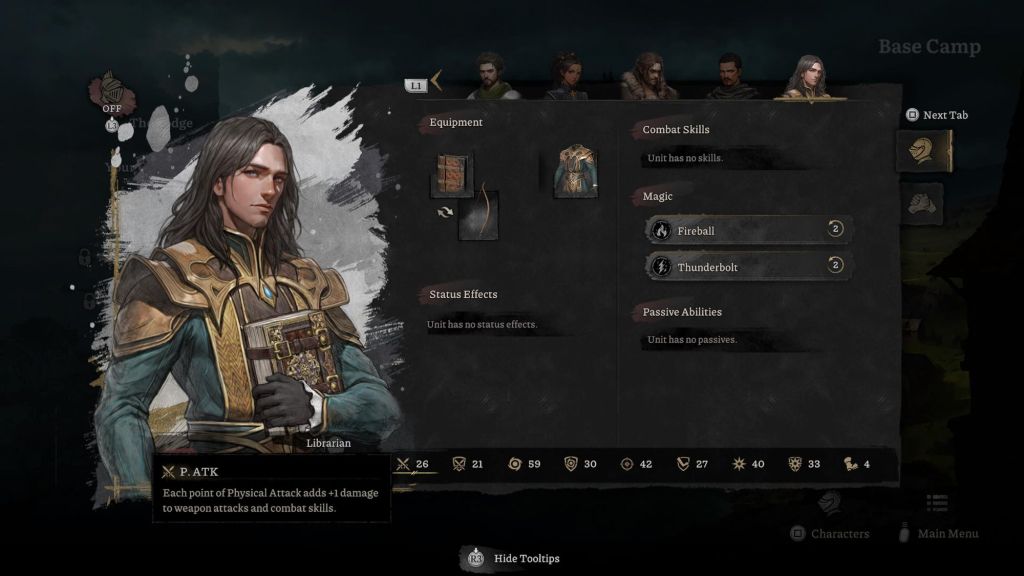Choose the woman with updo hair portrait
The width and height of the screenshot is (1024, 576).
tap(567, 78)
